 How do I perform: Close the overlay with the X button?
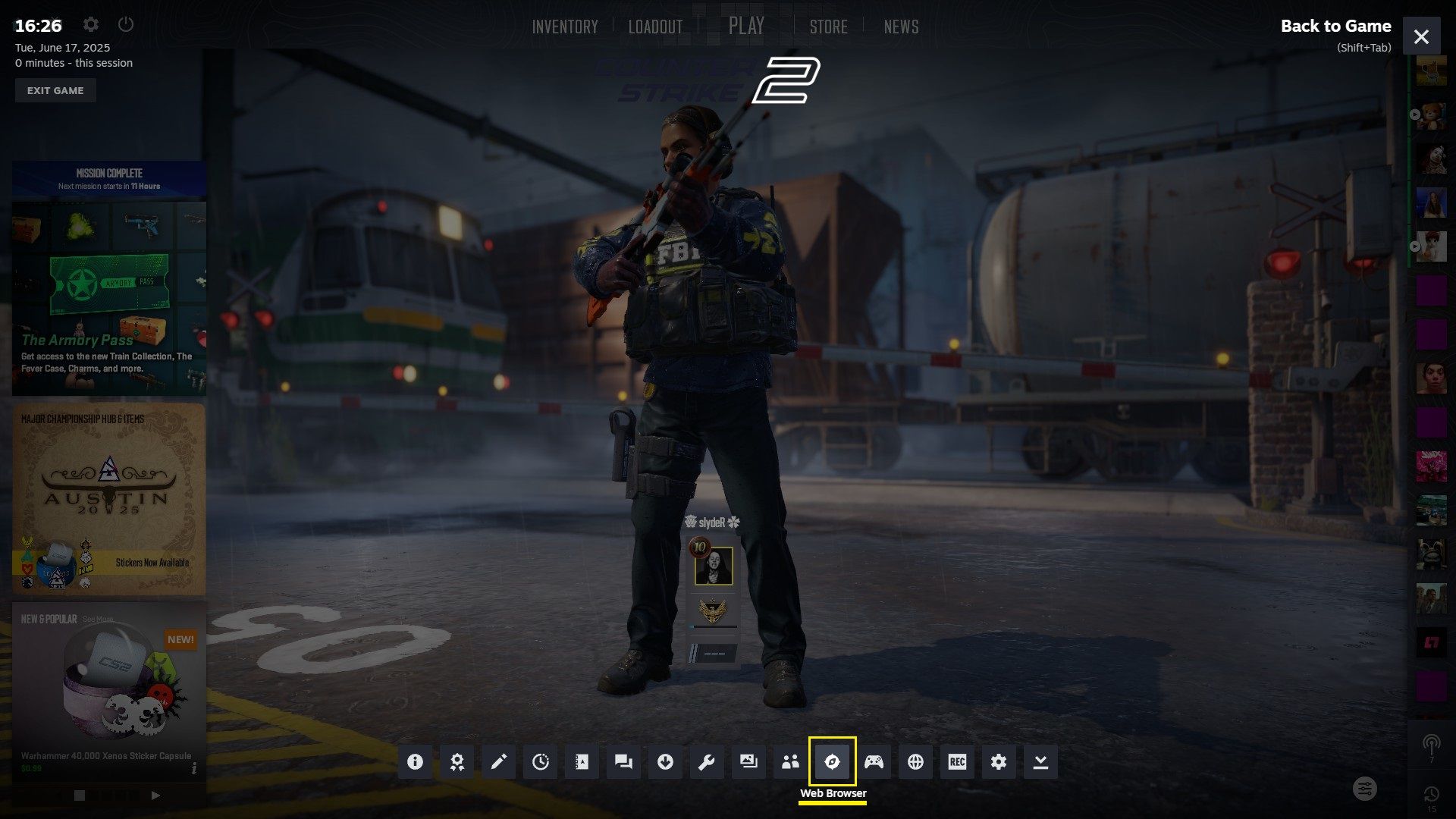point(1421,36)
